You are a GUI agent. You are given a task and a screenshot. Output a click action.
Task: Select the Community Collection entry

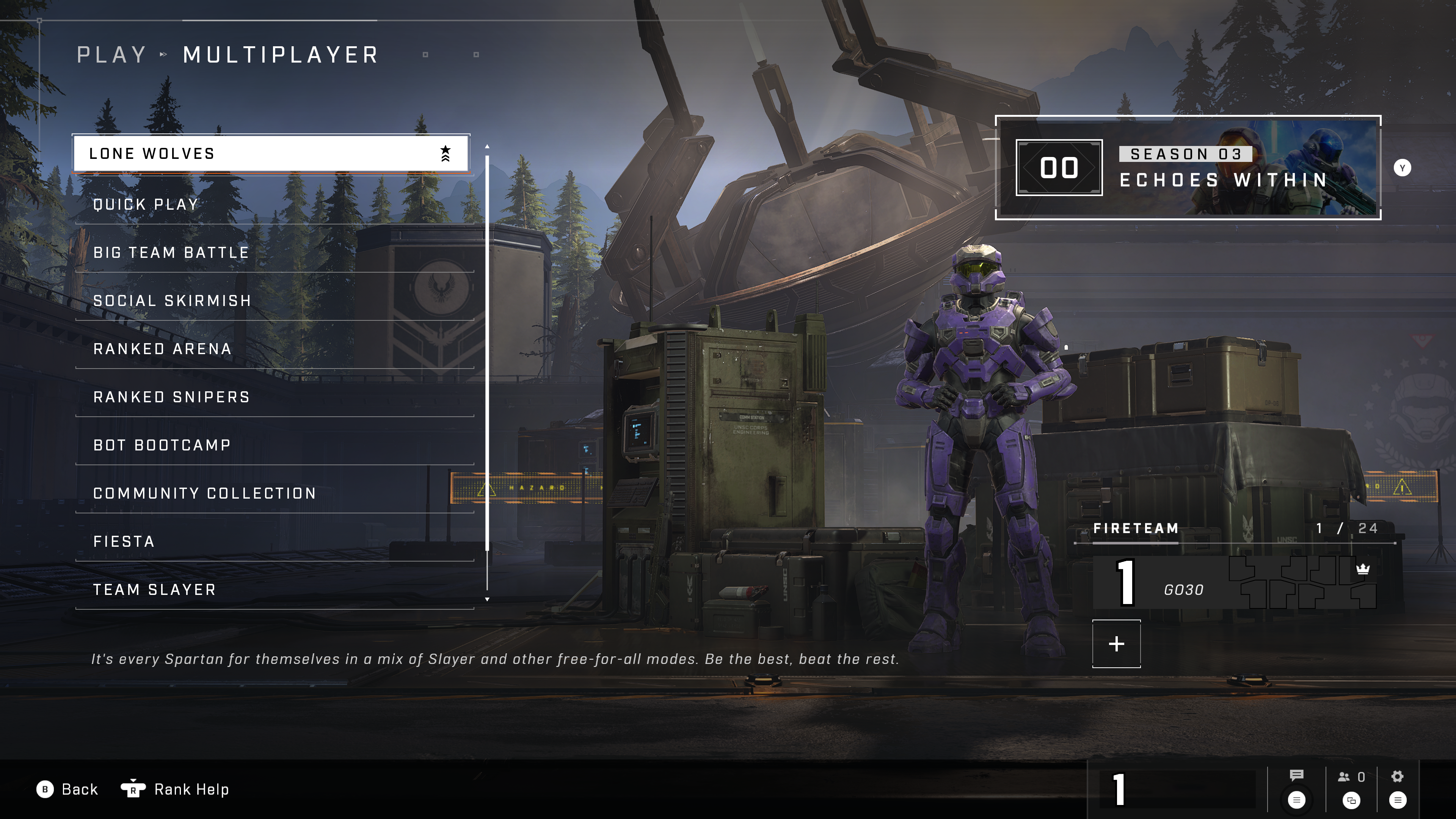(274, 493)
